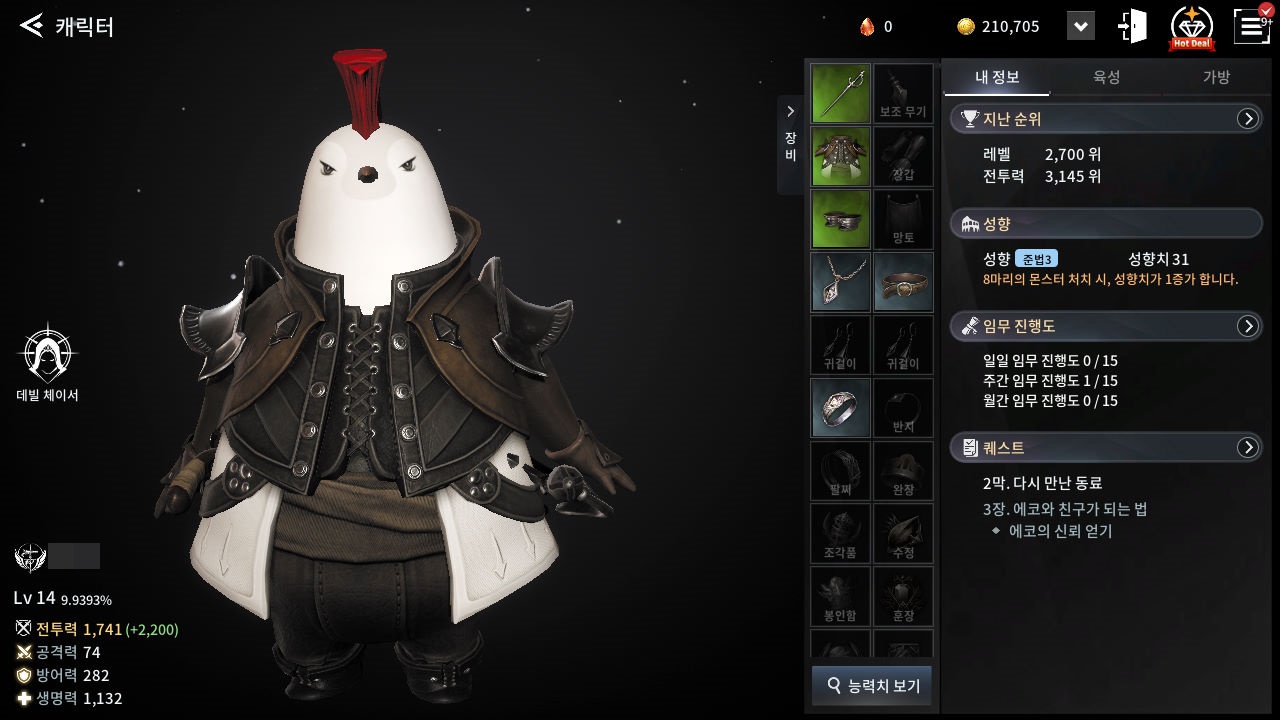Choose the equipped belt slot

point(840,219)
